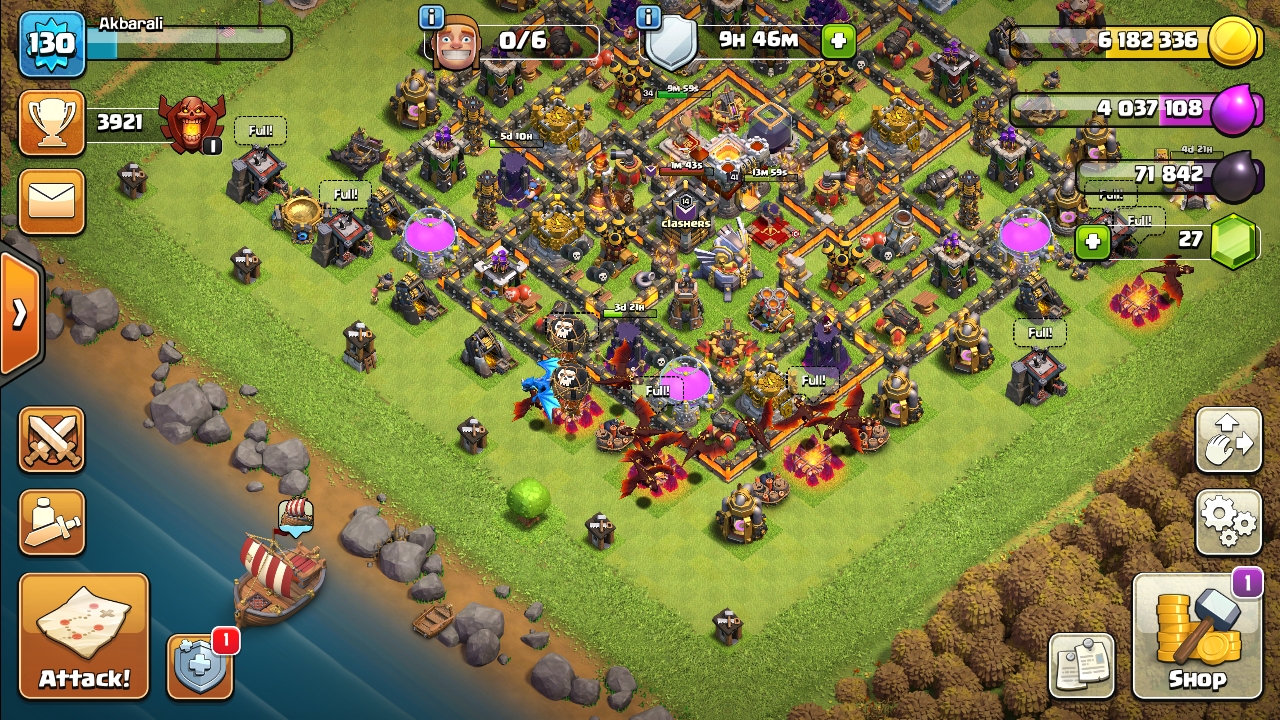The height and width of the screenshot is (720, 1280).
Task: Open the shield with red notification badge
Action: coord(200,665)
